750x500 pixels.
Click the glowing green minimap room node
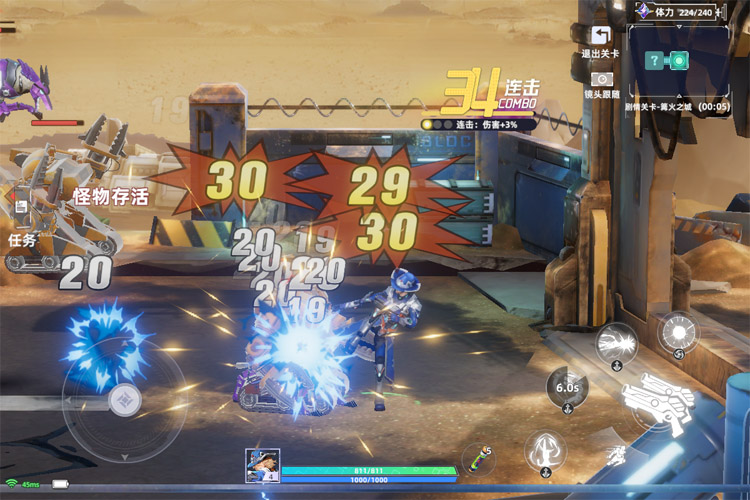679,60
